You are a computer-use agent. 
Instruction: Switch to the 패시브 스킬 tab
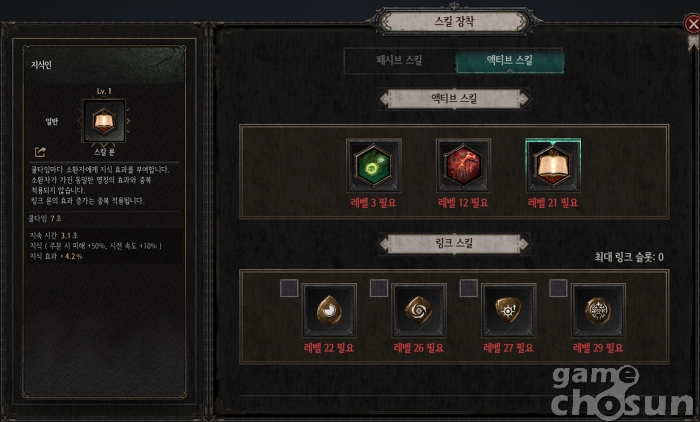(398, 61)
